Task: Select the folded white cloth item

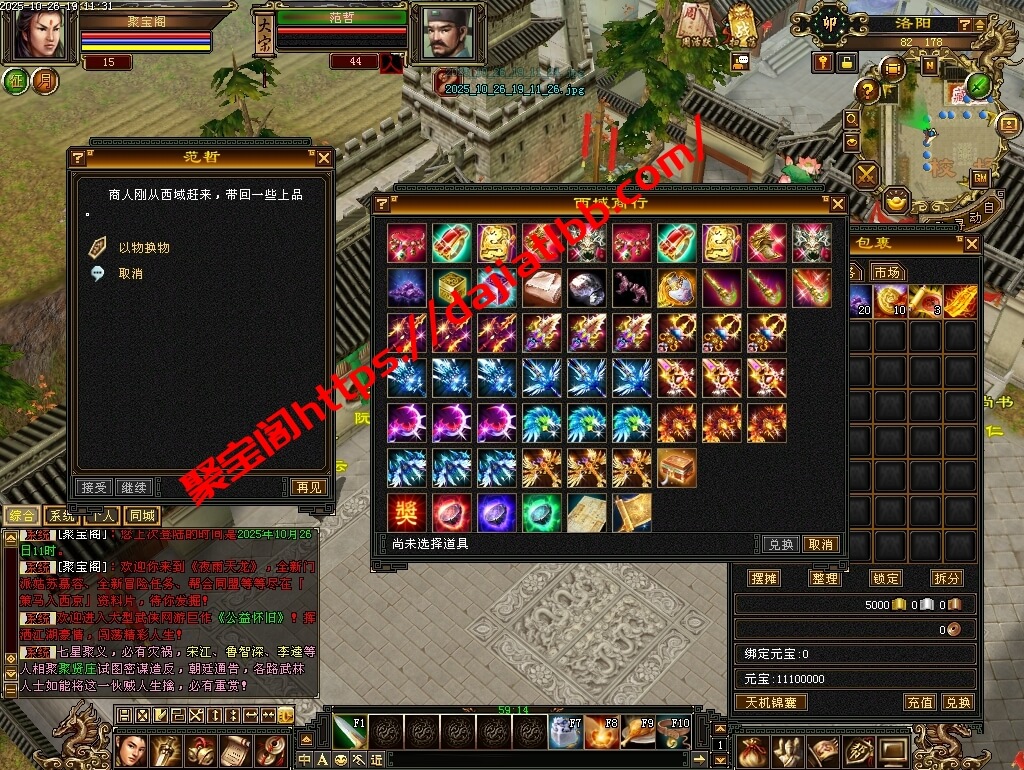Action: (x=541, y=288)
